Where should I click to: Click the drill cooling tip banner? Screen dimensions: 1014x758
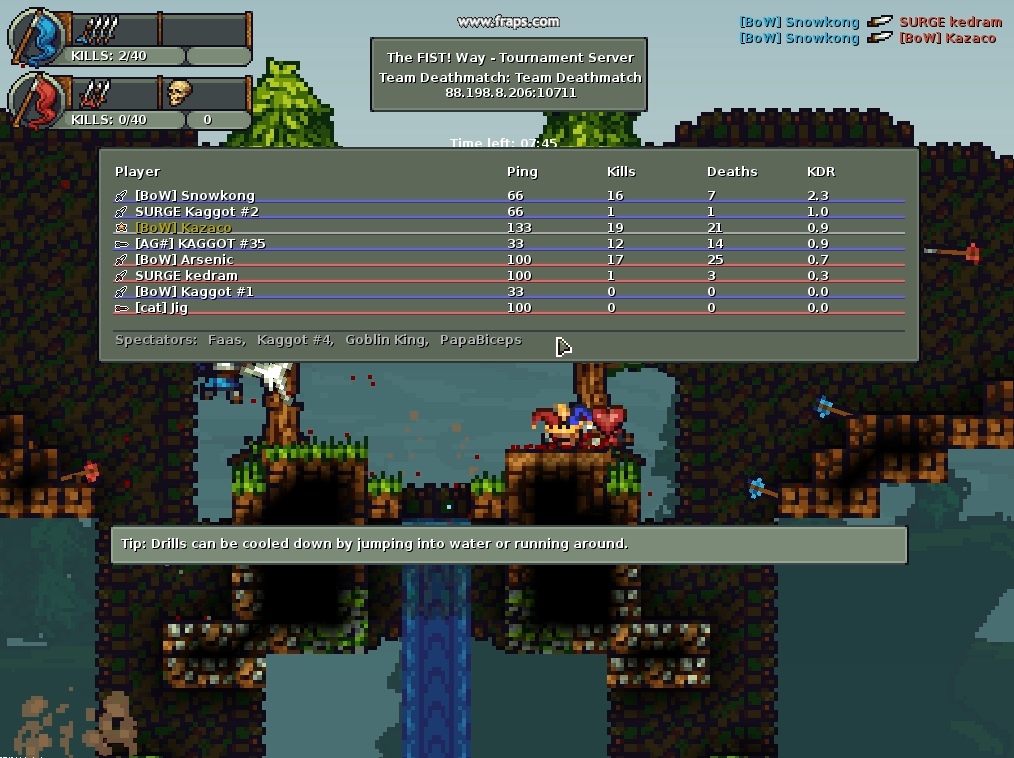pyautogui.click(x=508, y=544)
